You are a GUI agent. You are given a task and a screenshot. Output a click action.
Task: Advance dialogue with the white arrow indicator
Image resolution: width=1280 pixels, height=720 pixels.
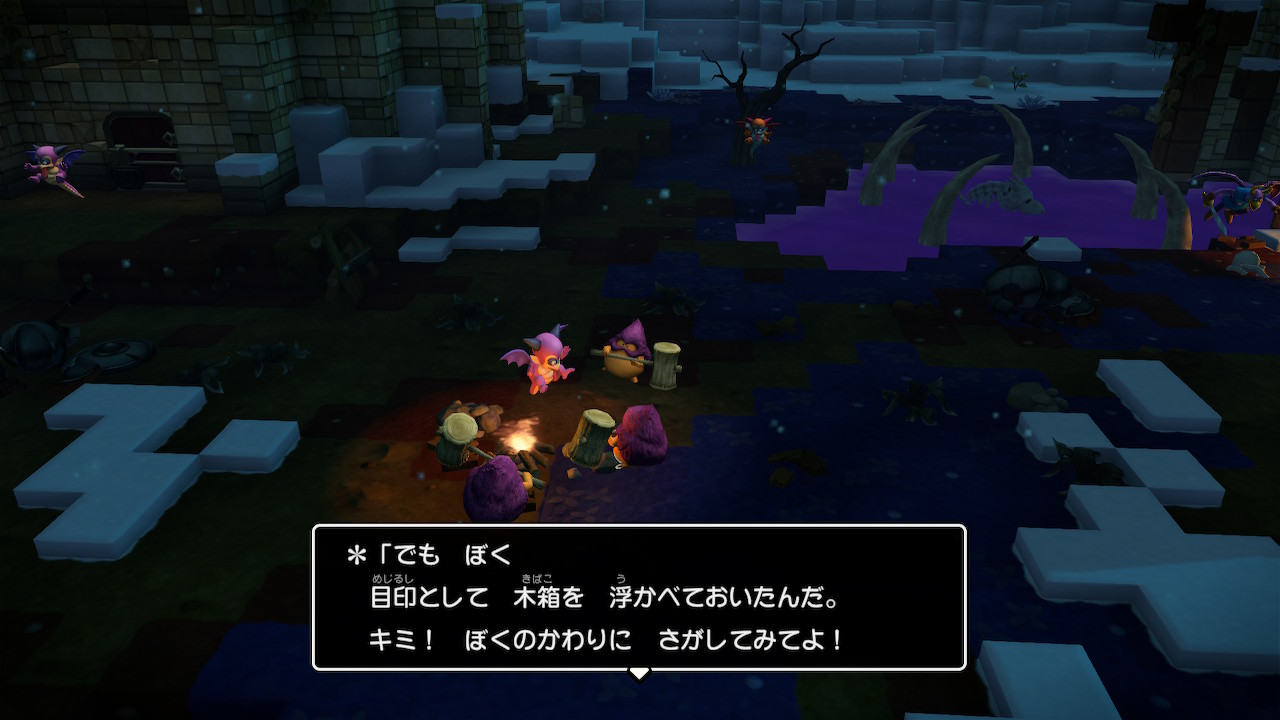pos(638,673)
